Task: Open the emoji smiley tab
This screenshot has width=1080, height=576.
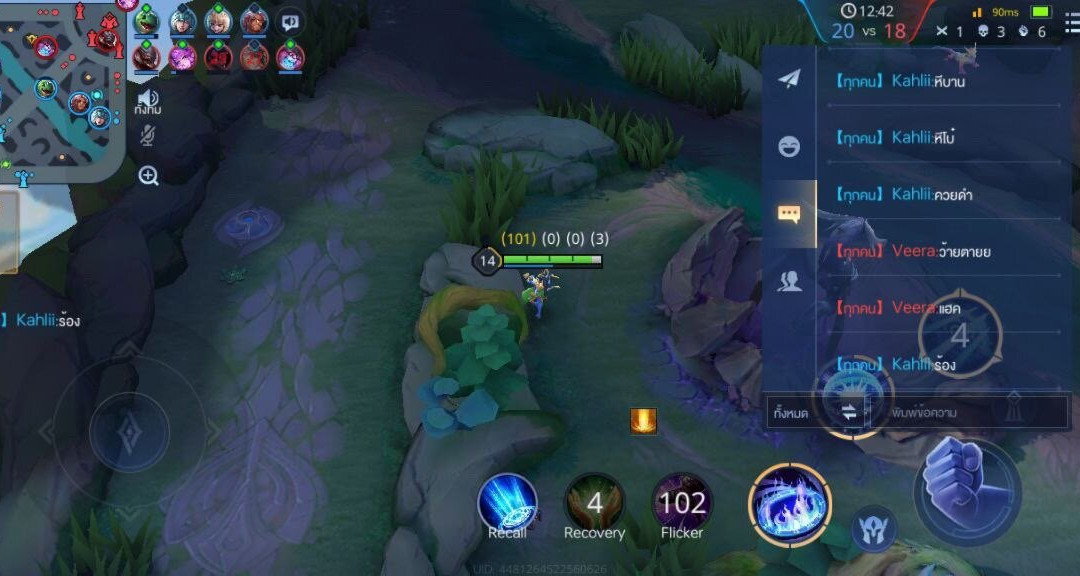Action: pos(789,146)
